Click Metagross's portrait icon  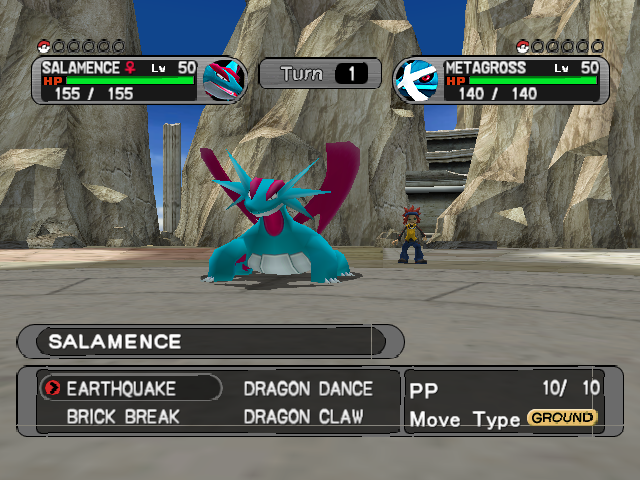[x=418, y=79]
